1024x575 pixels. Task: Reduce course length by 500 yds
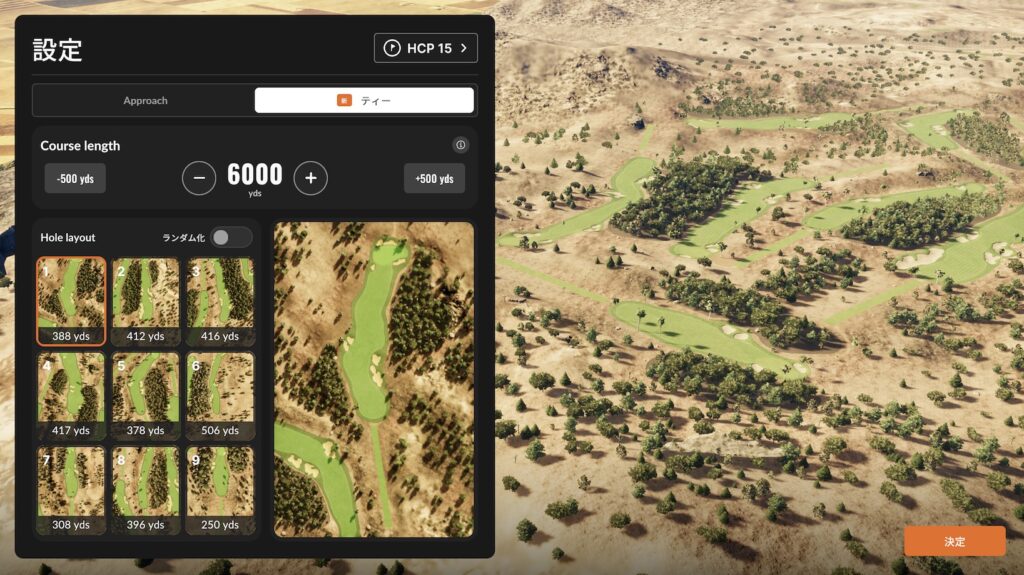[x=75, y=178]
